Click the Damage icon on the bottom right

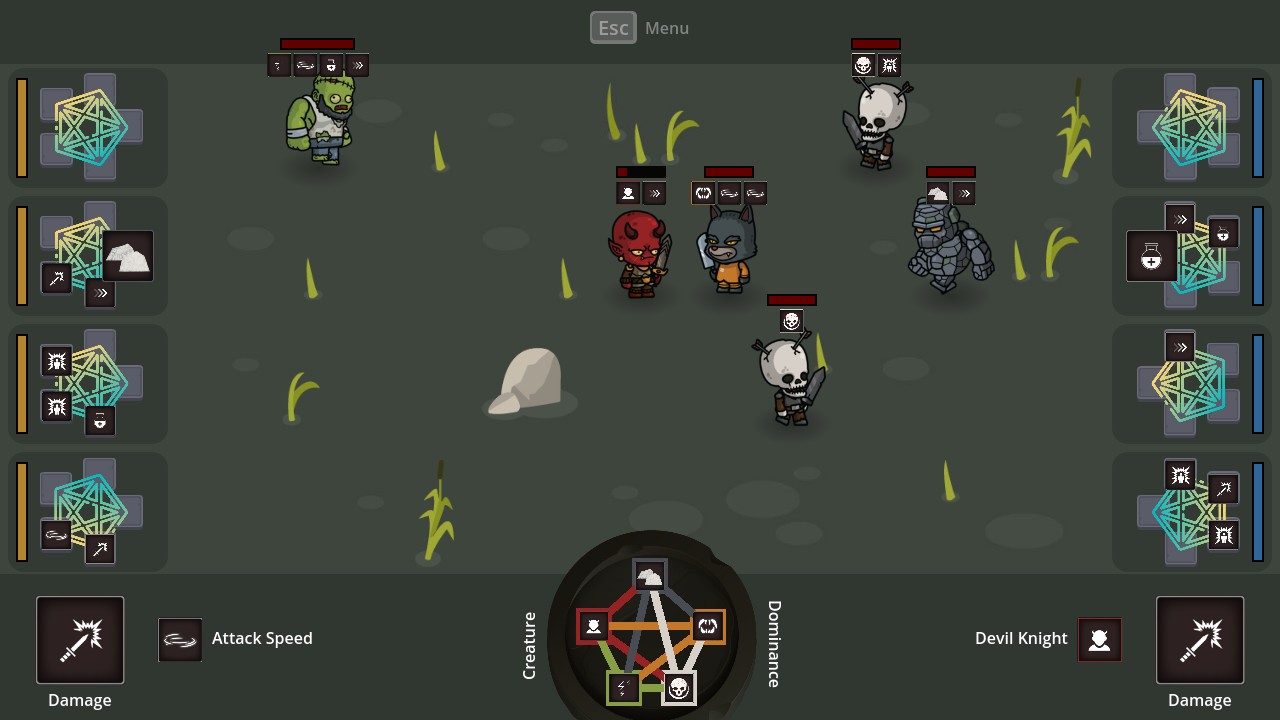point(1200,639)
